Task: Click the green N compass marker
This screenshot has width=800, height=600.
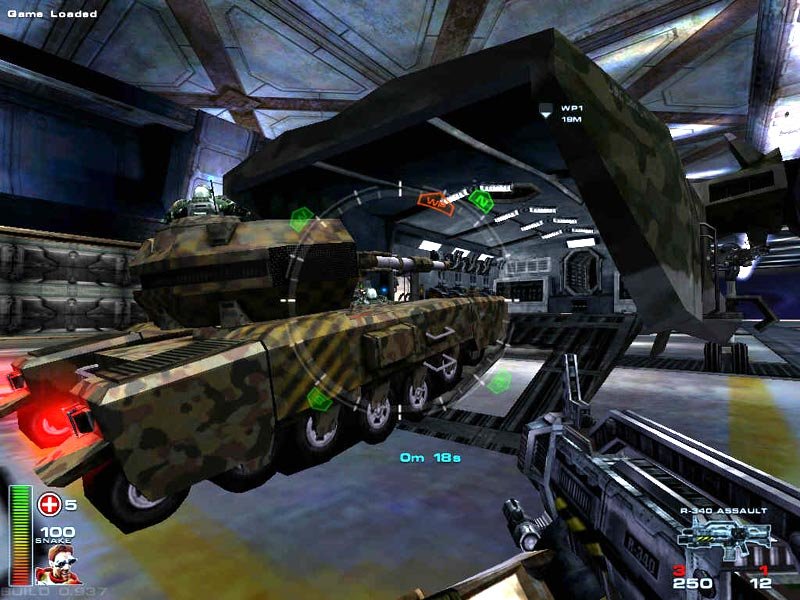Action: point(481,200)
